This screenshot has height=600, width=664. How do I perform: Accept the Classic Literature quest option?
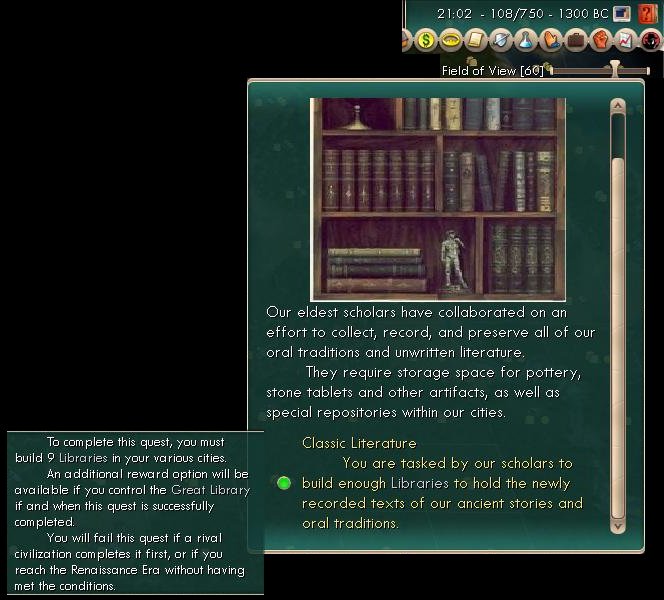click(284, 483)
